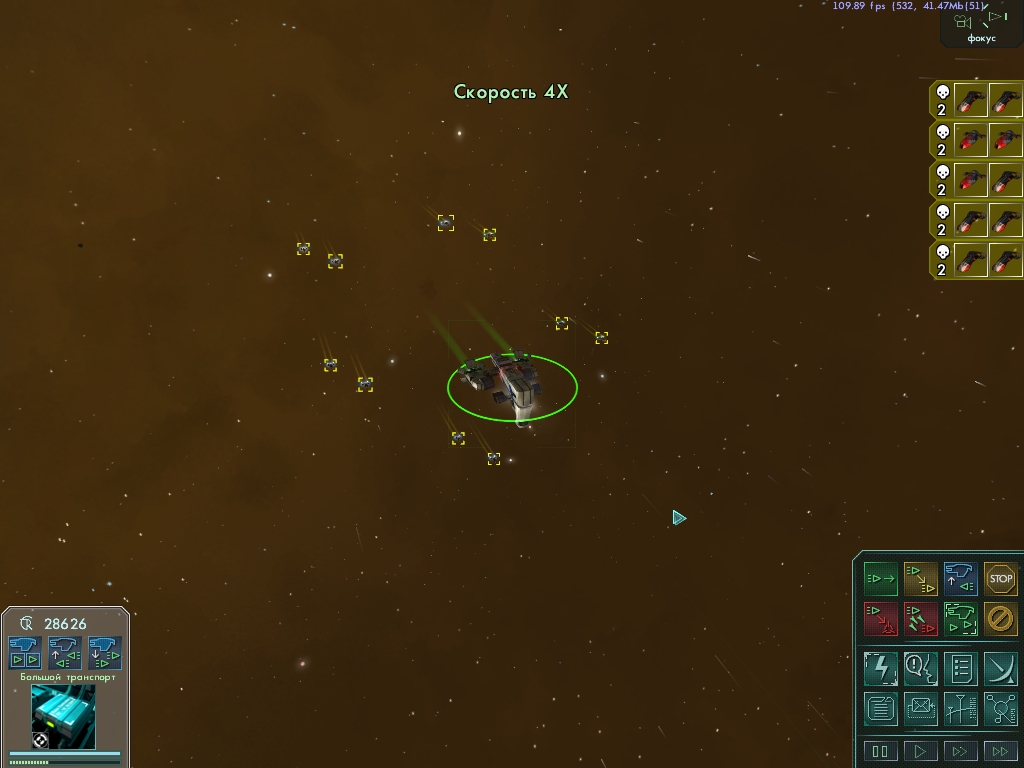Choose the fastest game speed

click(x=1000, y=751)
